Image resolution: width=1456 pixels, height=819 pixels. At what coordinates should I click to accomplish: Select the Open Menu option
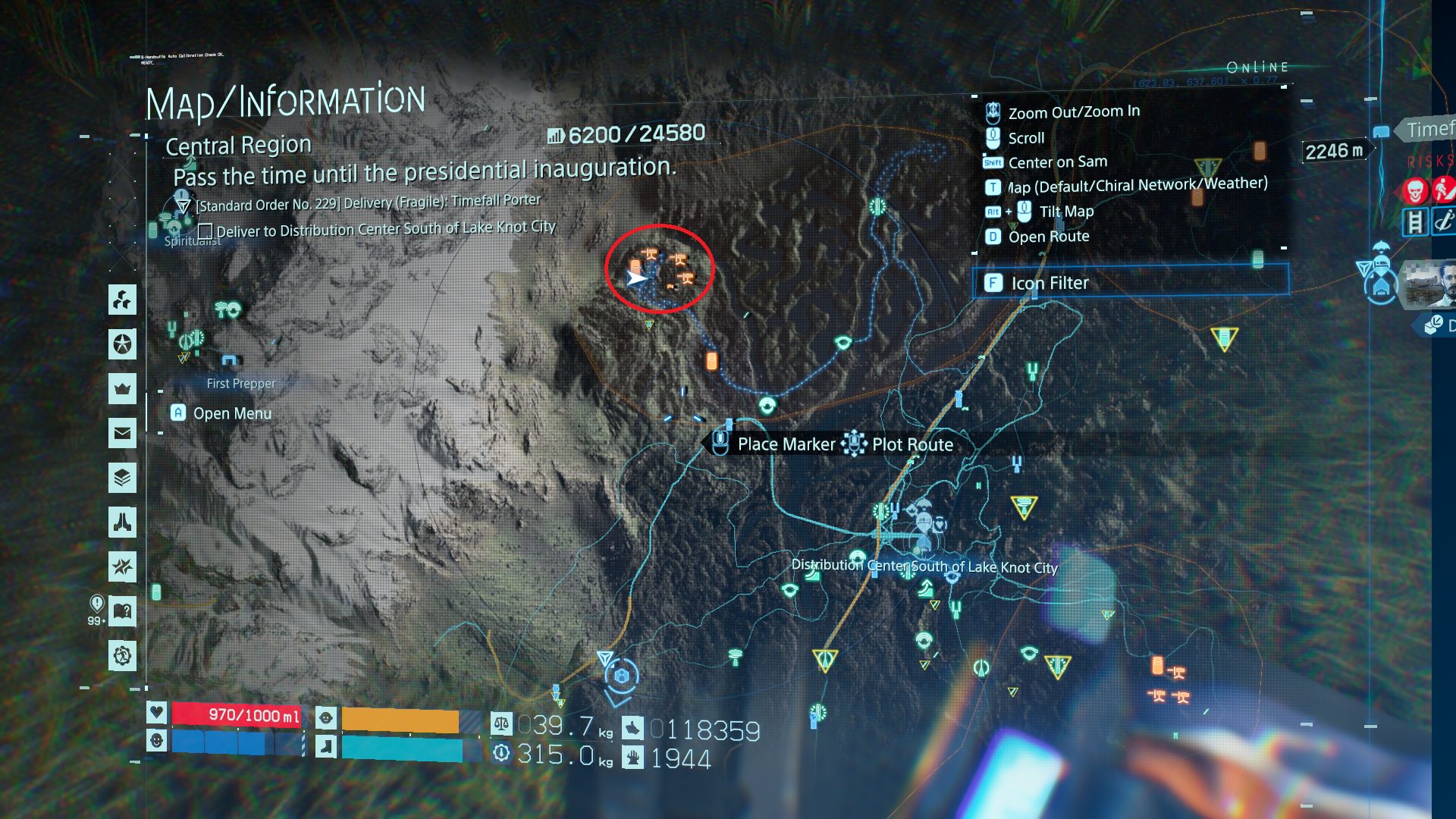coord(231,413)
